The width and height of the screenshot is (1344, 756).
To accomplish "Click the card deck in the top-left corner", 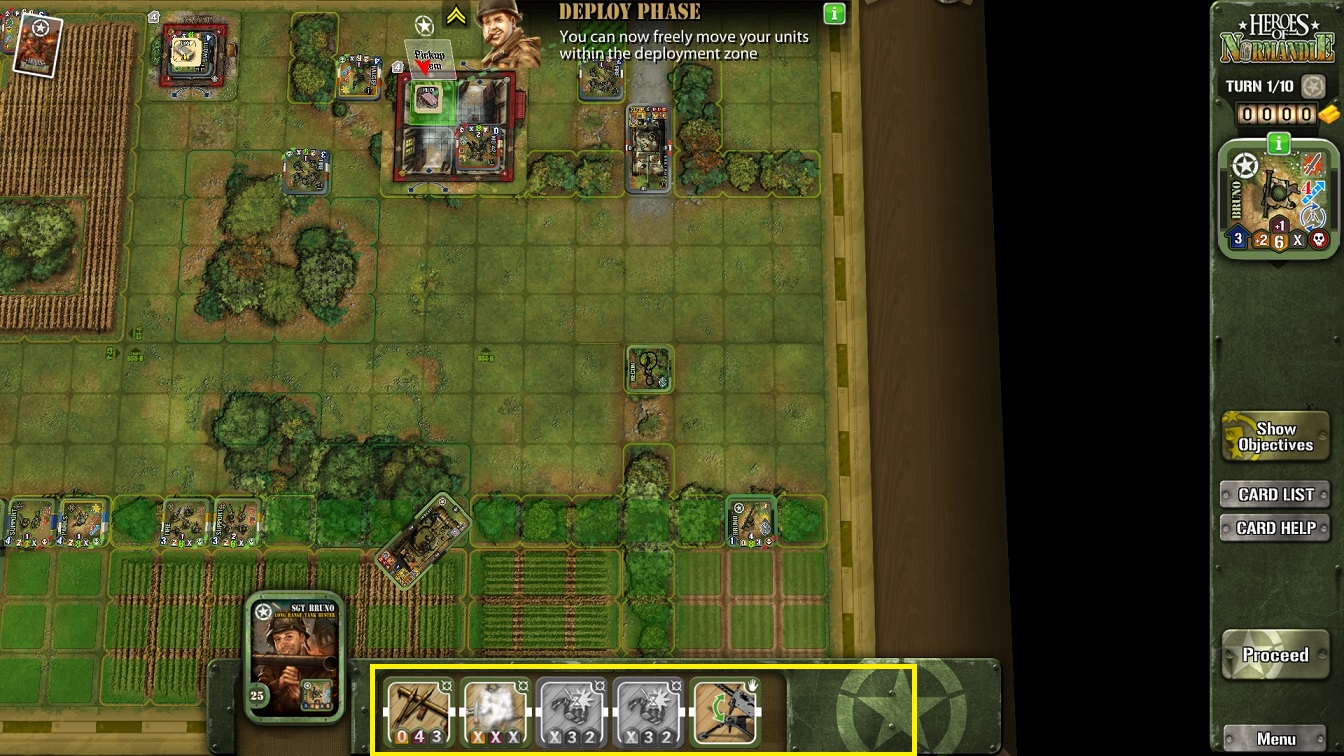I will [x=38, y=44].
